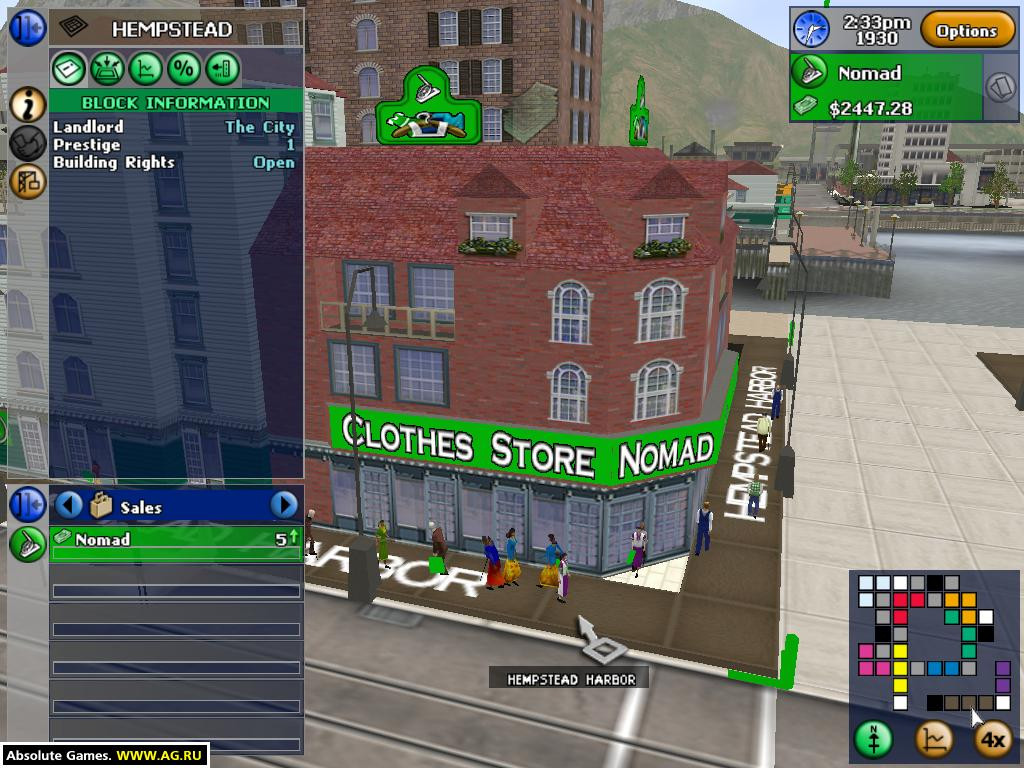The width and height of the screenshot is (1024, 768).
Task: Go to next statistic with right arrow
Action: click(x=284, y=505)
